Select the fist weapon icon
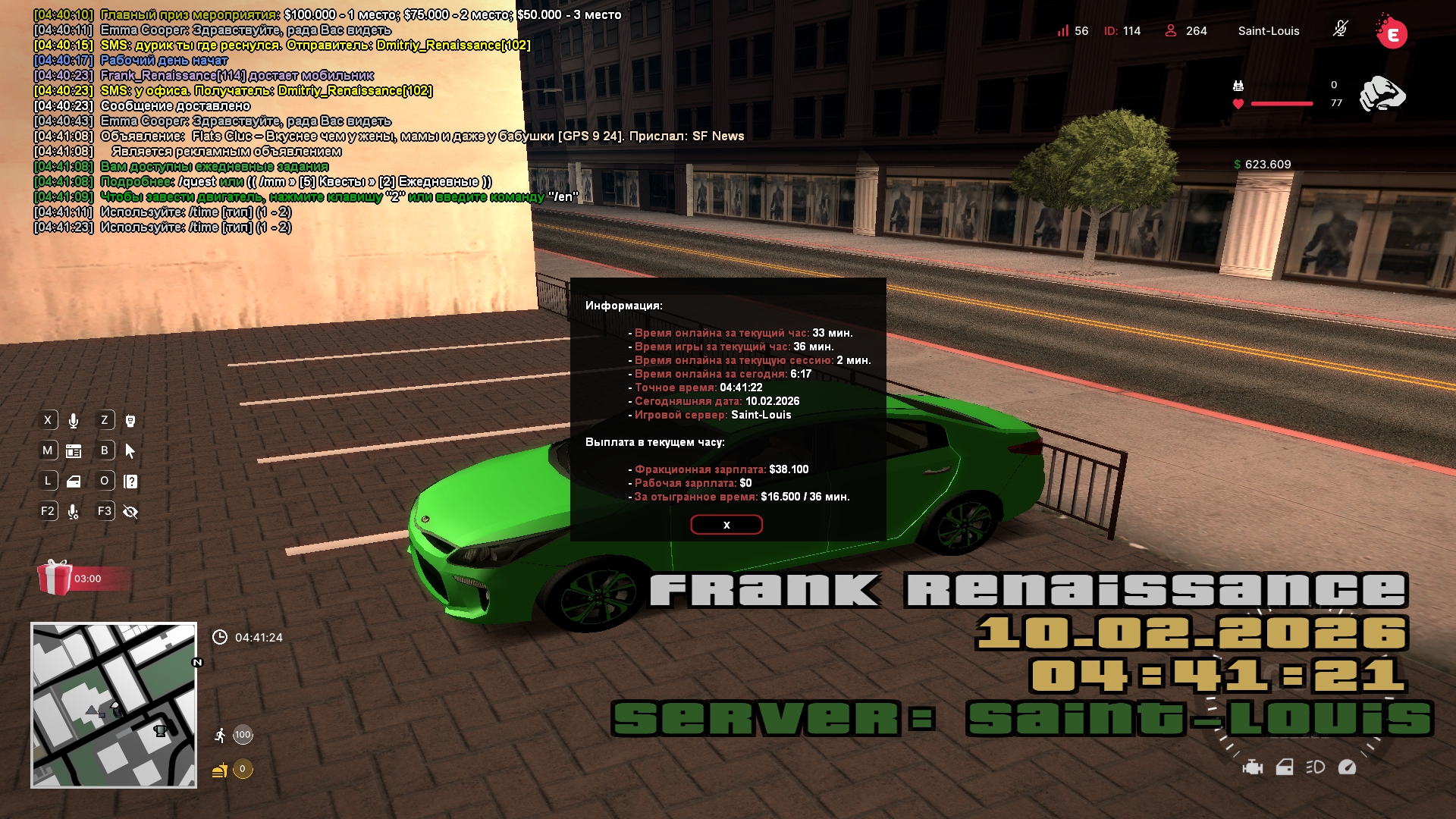 [x=1382, y=94]
